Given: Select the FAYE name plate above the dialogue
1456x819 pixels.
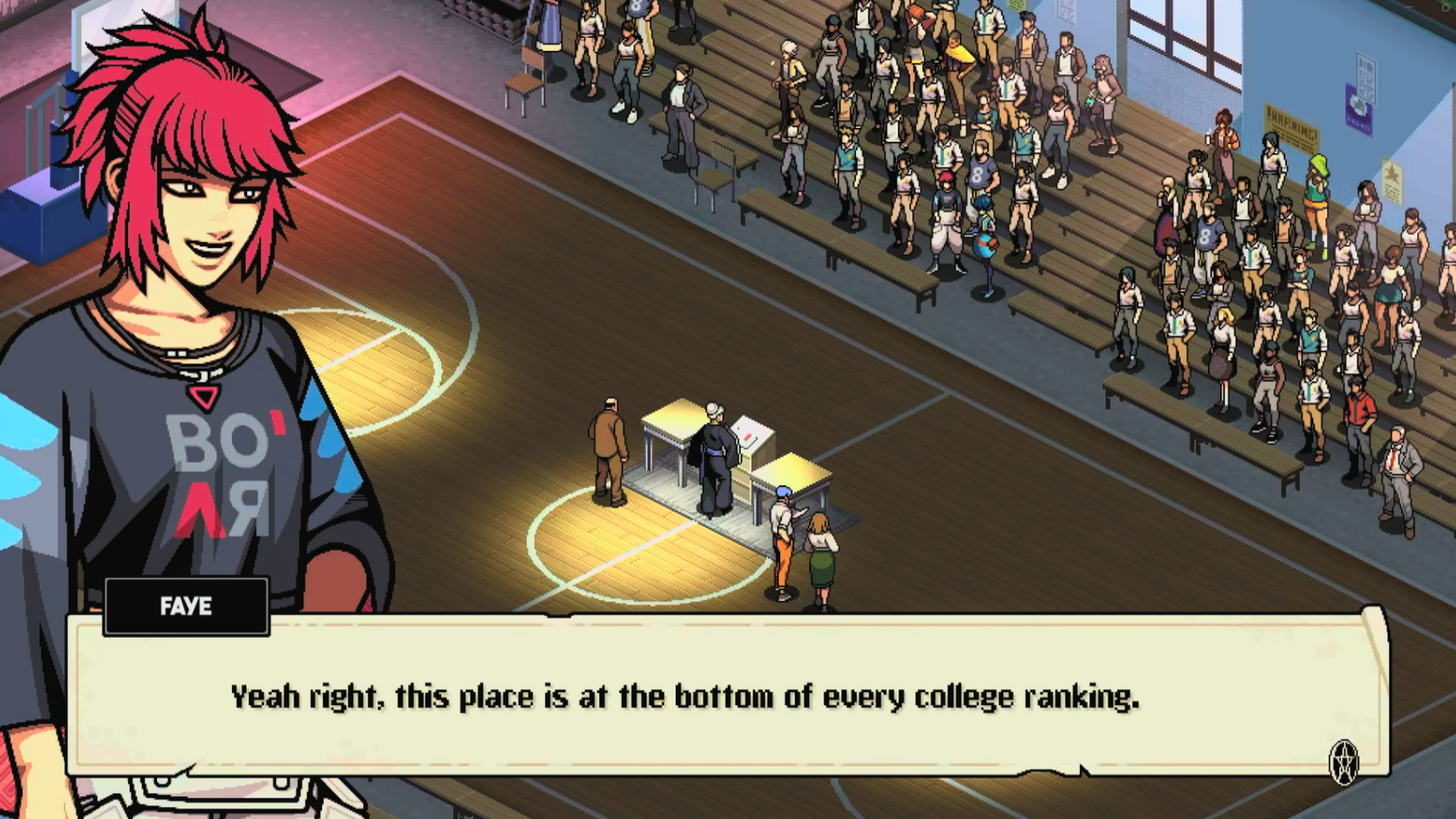Looking at the screenshot, I should coord(186,606).
